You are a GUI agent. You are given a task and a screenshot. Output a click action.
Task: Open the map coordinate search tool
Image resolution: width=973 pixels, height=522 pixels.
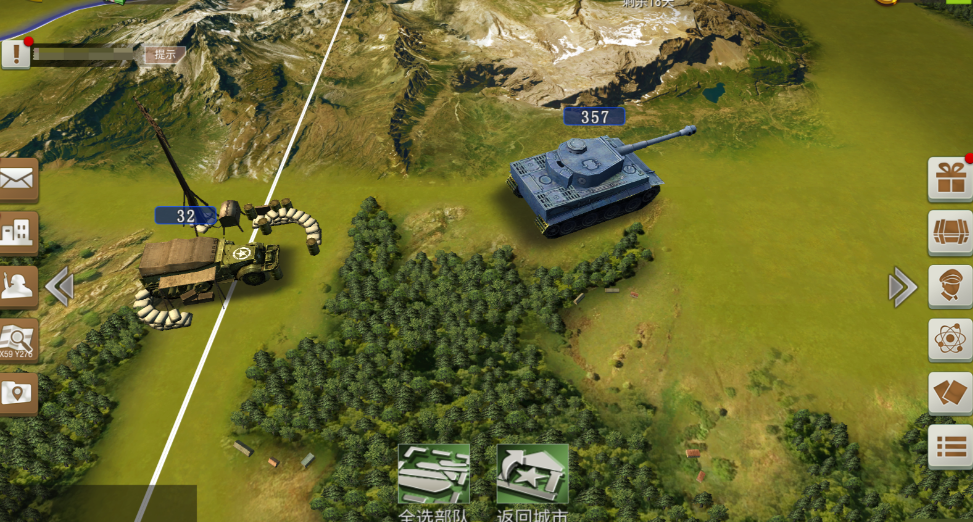click(x=18, y=341)
